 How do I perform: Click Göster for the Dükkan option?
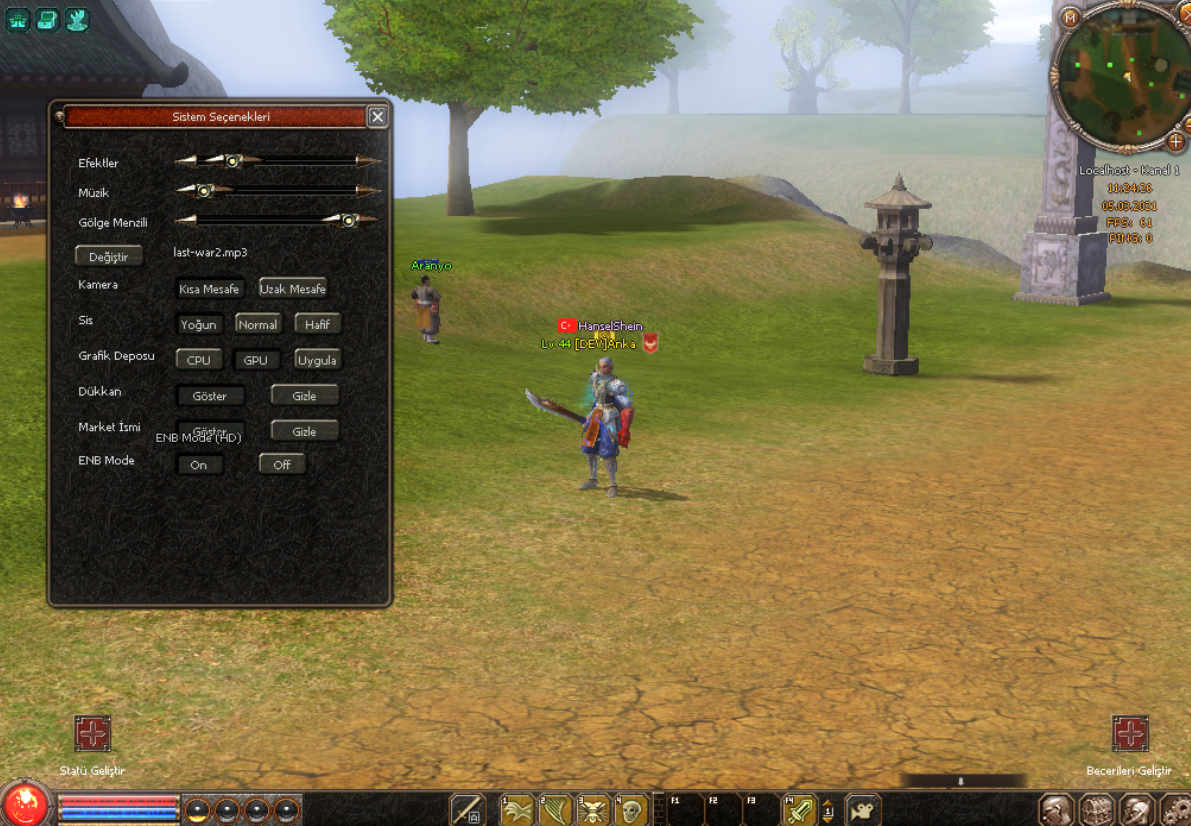click(x=210, y=396)
